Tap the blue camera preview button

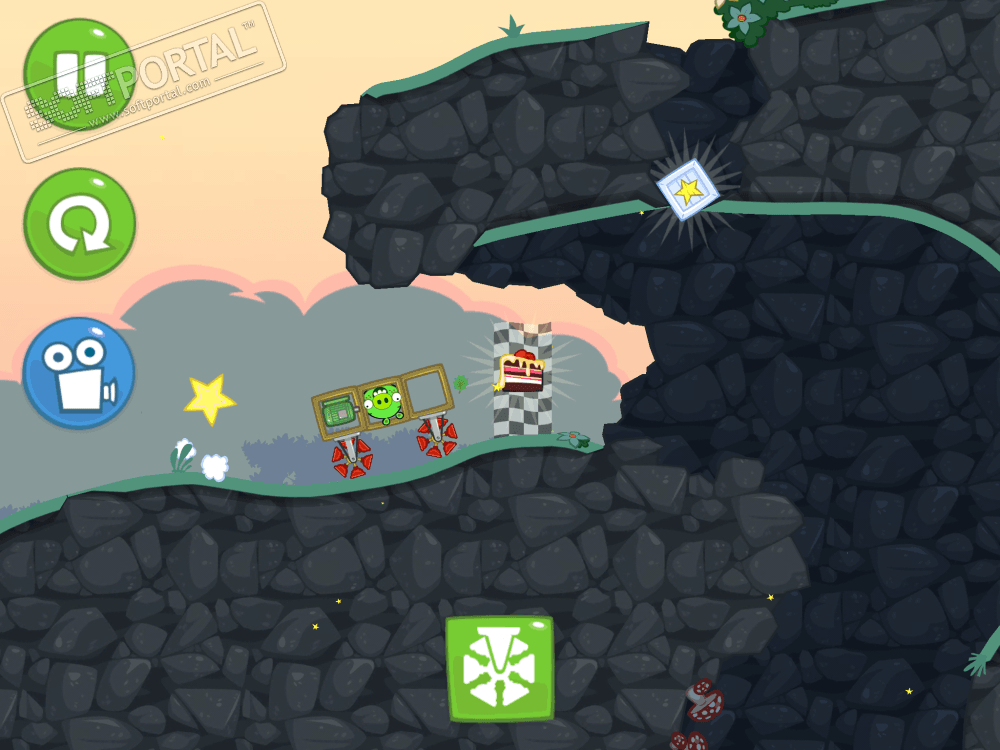(x=79, y=373)
